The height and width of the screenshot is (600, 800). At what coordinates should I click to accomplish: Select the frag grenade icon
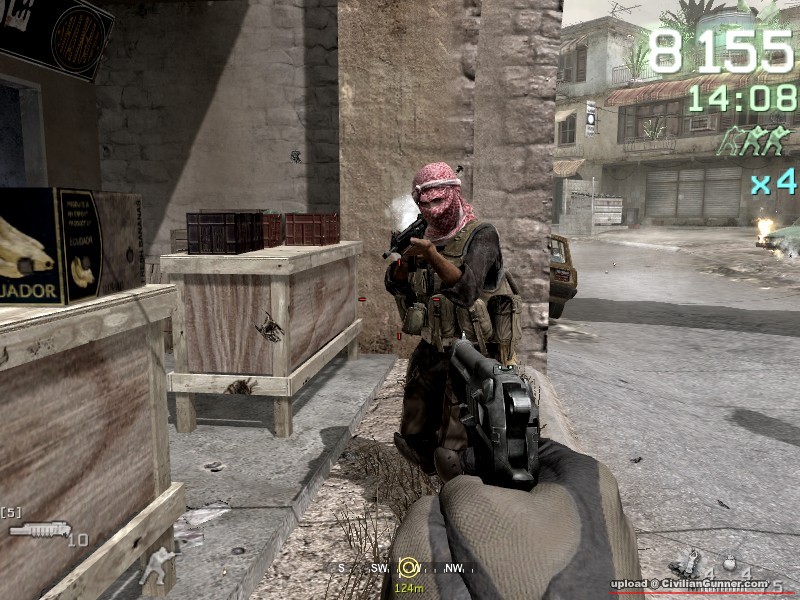coord(731,562)
